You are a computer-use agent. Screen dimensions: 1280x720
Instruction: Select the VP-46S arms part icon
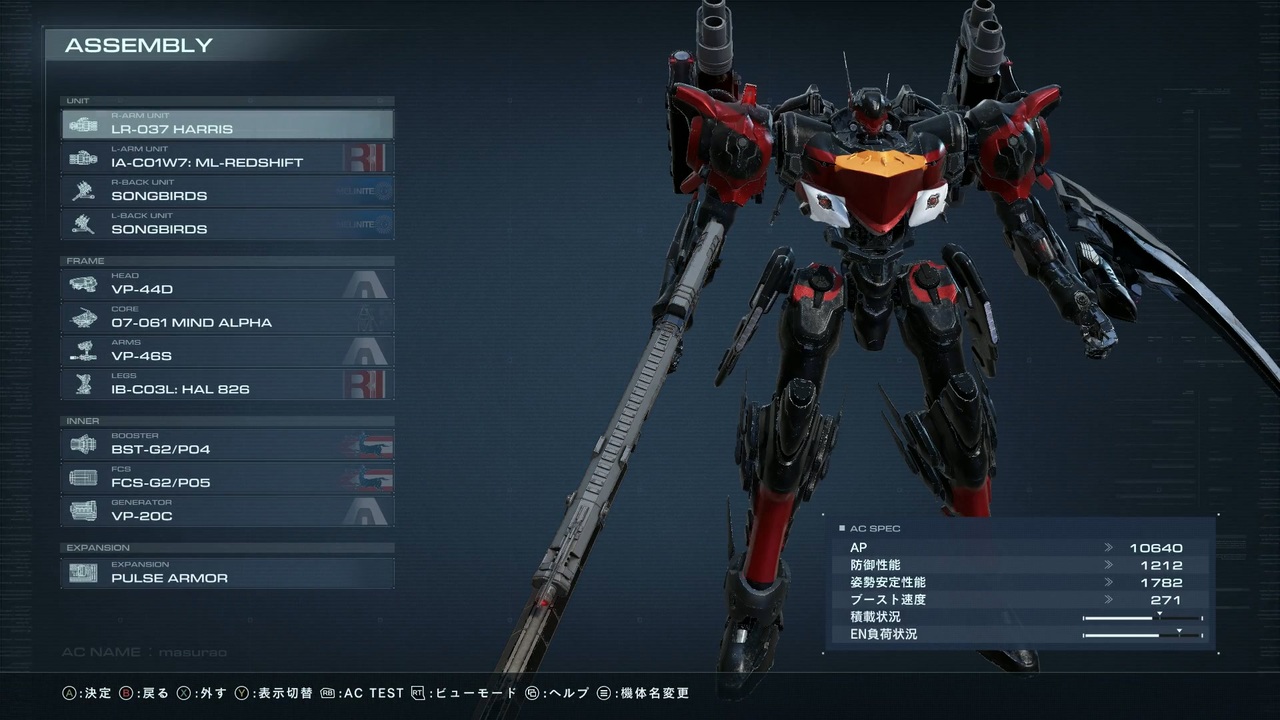coord(85,351)
